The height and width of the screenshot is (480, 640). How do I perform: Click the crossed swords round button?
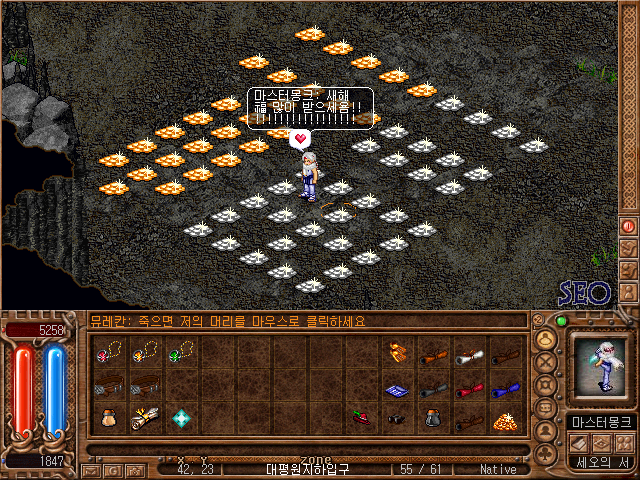point(546,361)
